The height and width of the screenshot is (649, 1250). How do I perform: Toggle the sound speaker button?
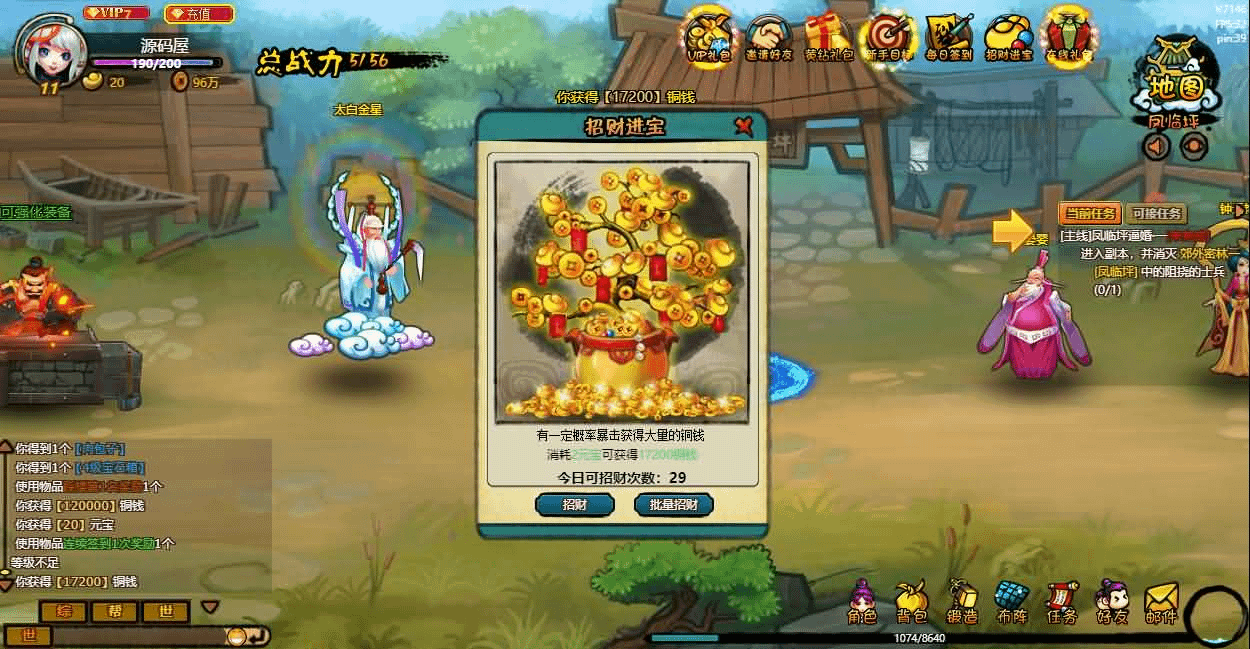1157,147
